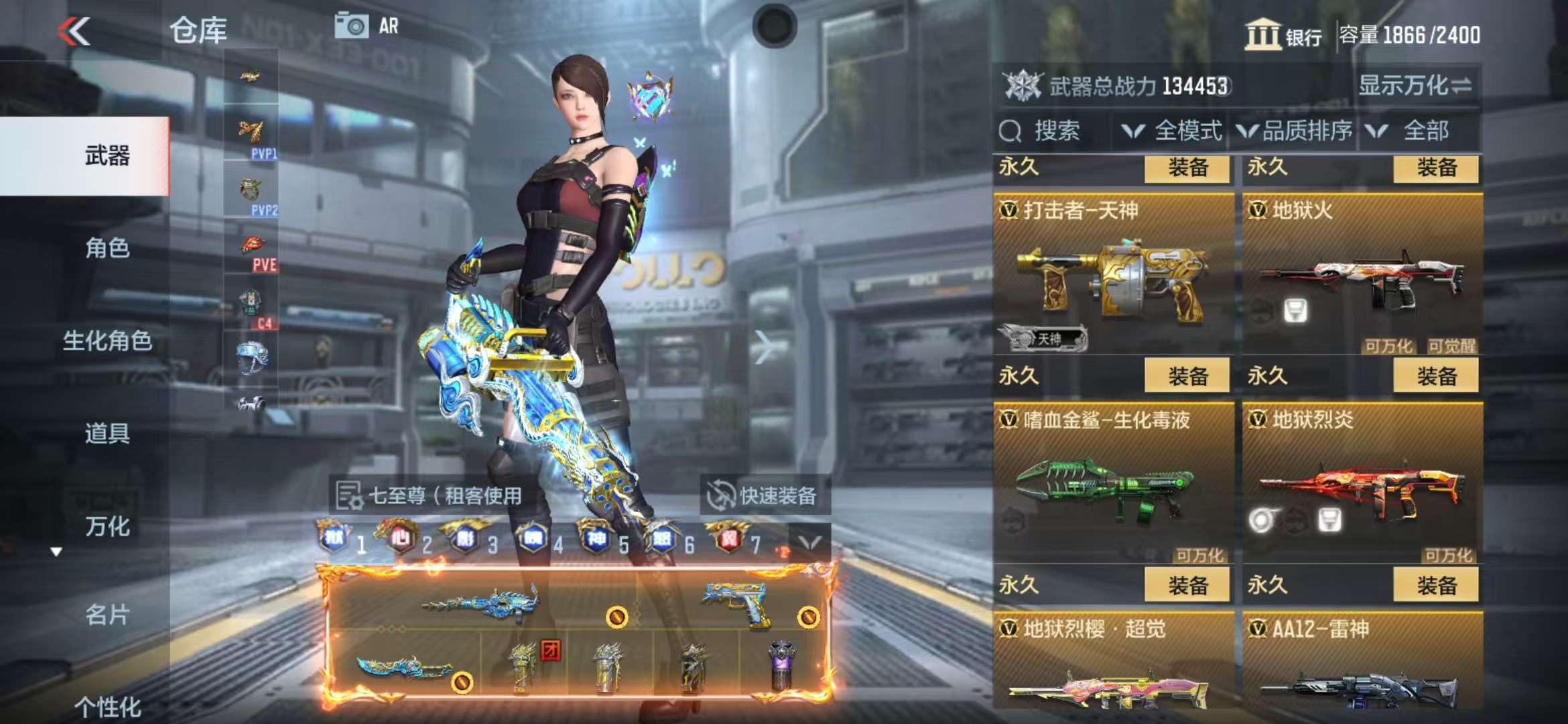The height and width of the screenshot is (724, 1568).
Task: Toggle the 显示万化 display switch
Action: pyautogui.click(x=1414, y=86)
